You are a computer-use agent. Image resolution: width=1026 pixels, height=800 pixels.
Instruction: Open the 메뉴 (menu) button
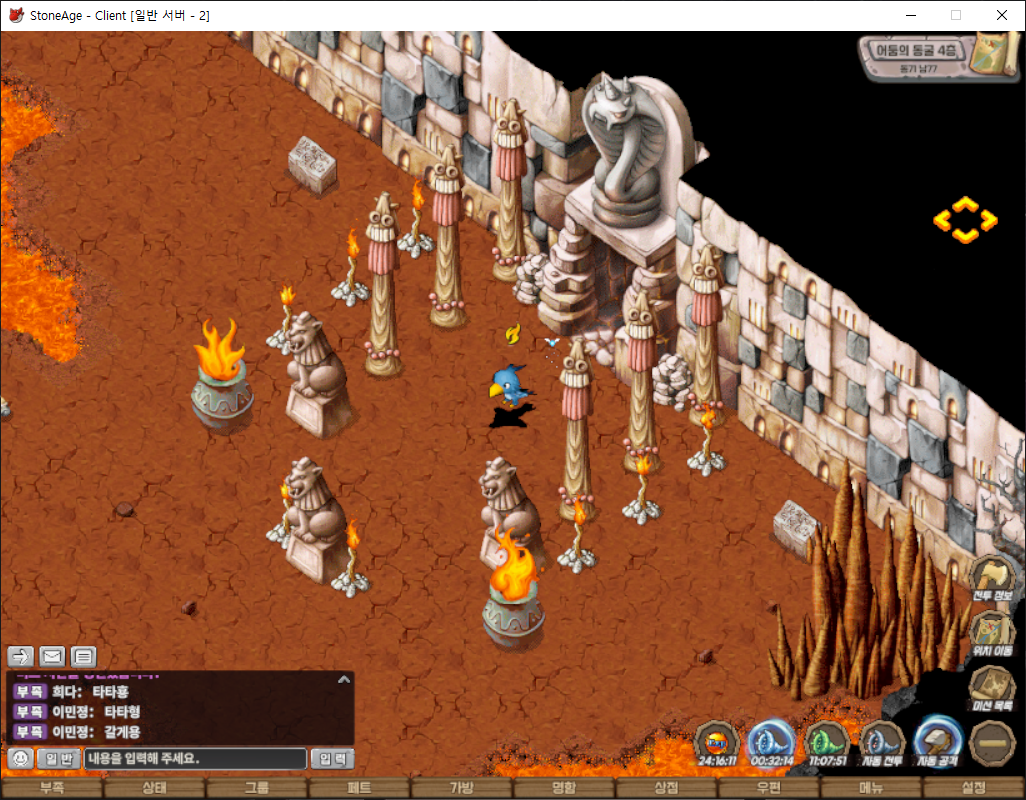point(871,788)
